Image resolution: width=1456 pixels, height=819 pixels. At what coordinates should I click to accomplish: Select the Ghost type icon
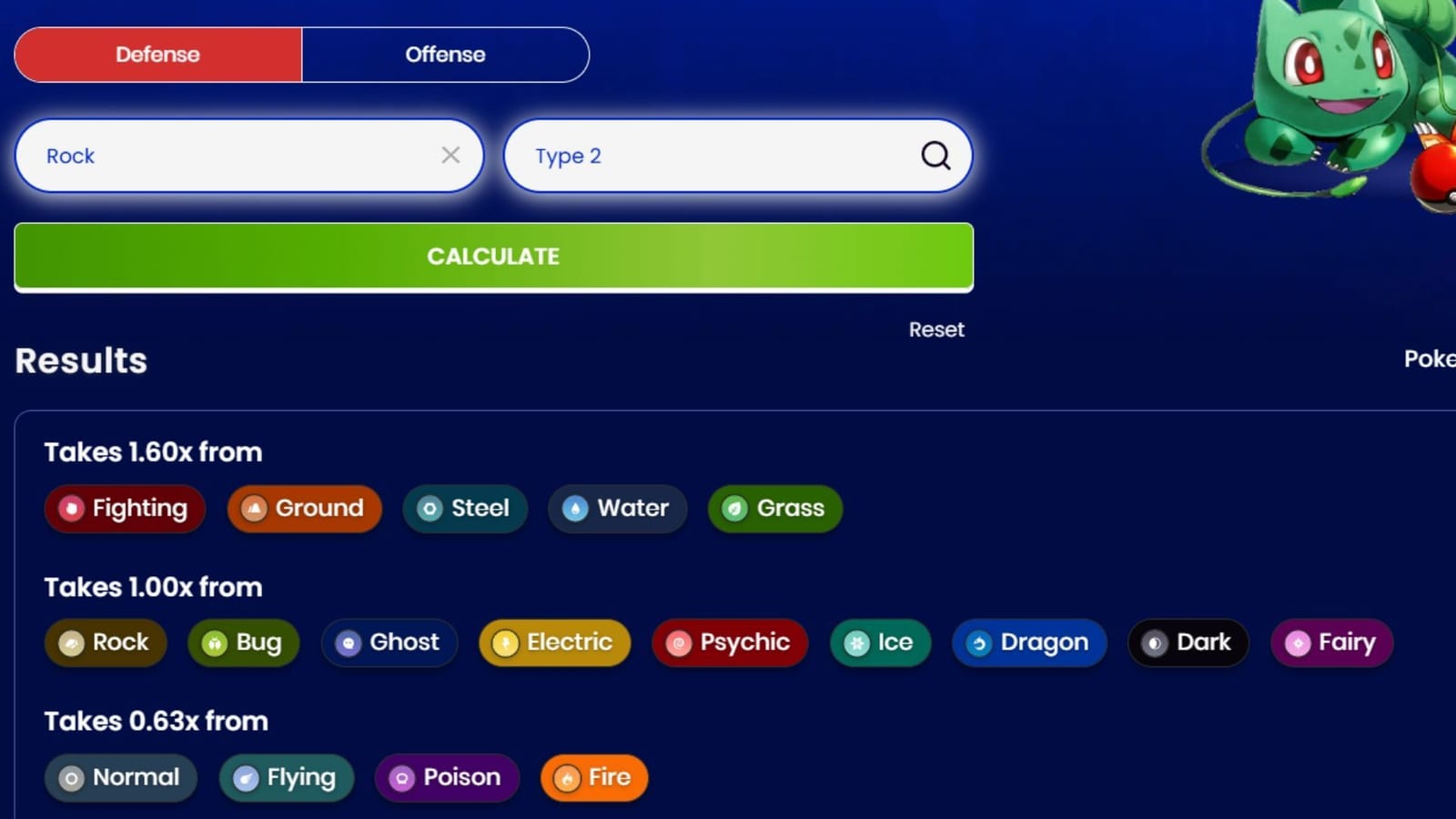[x=349, y=643]
